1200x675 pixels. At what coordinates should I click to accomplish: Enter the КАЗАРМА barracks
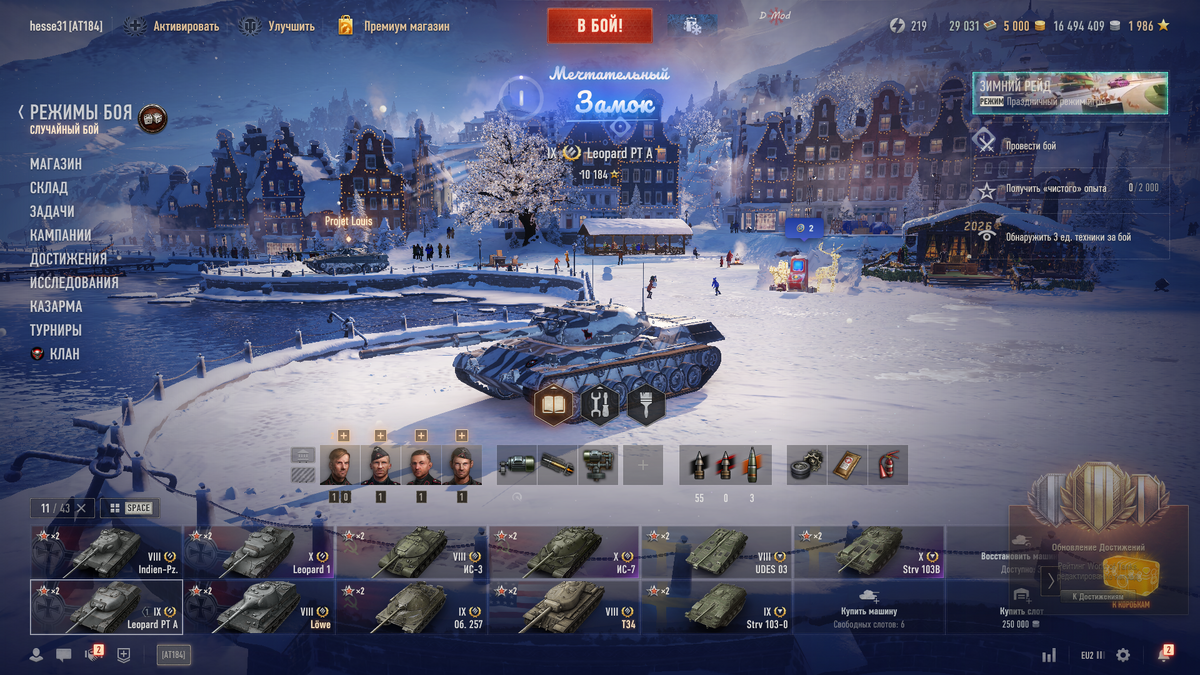pyautogui.click(x=56, y=307)
